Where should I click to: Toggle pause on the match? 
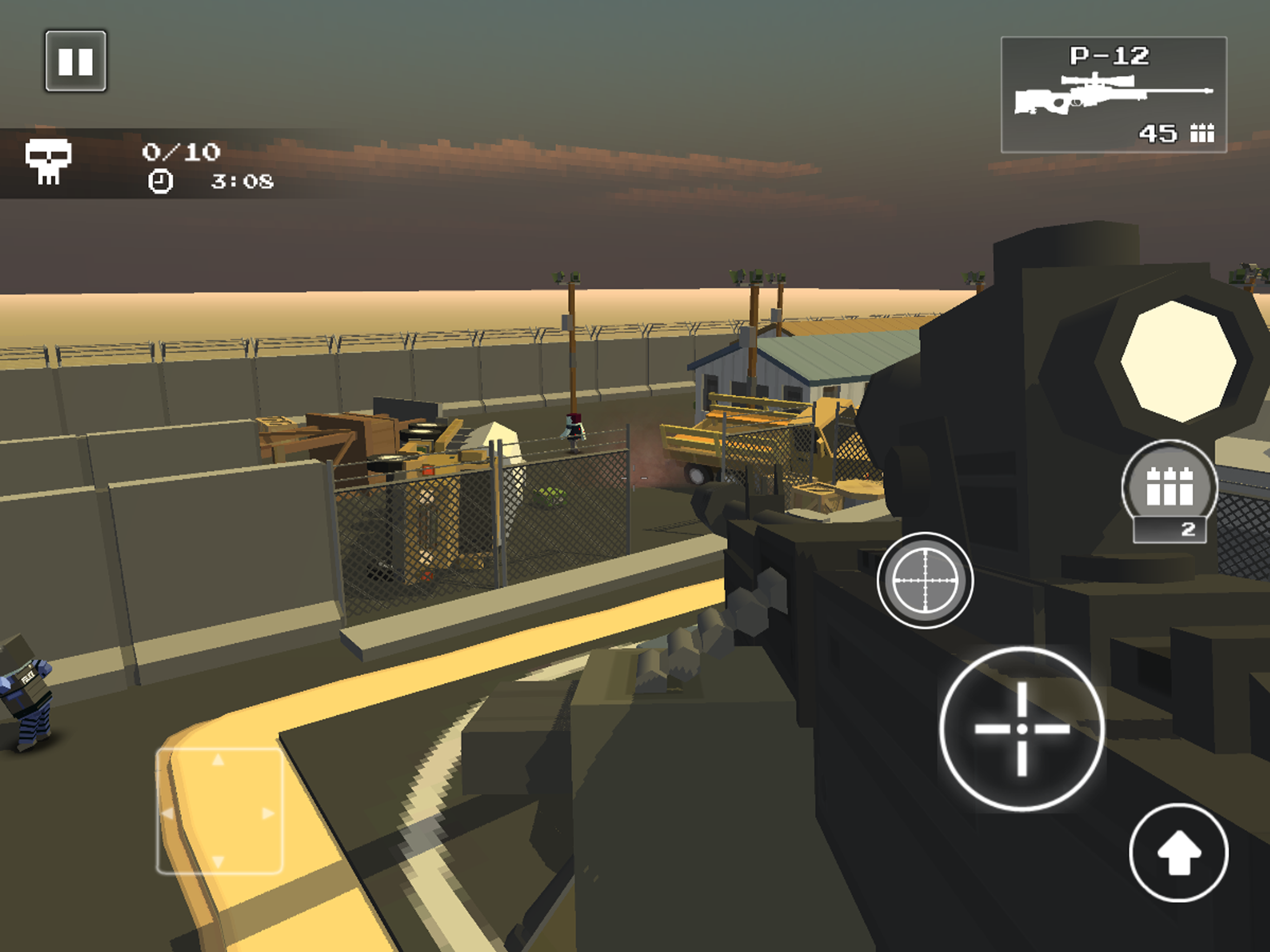click(x=75, y=61)
